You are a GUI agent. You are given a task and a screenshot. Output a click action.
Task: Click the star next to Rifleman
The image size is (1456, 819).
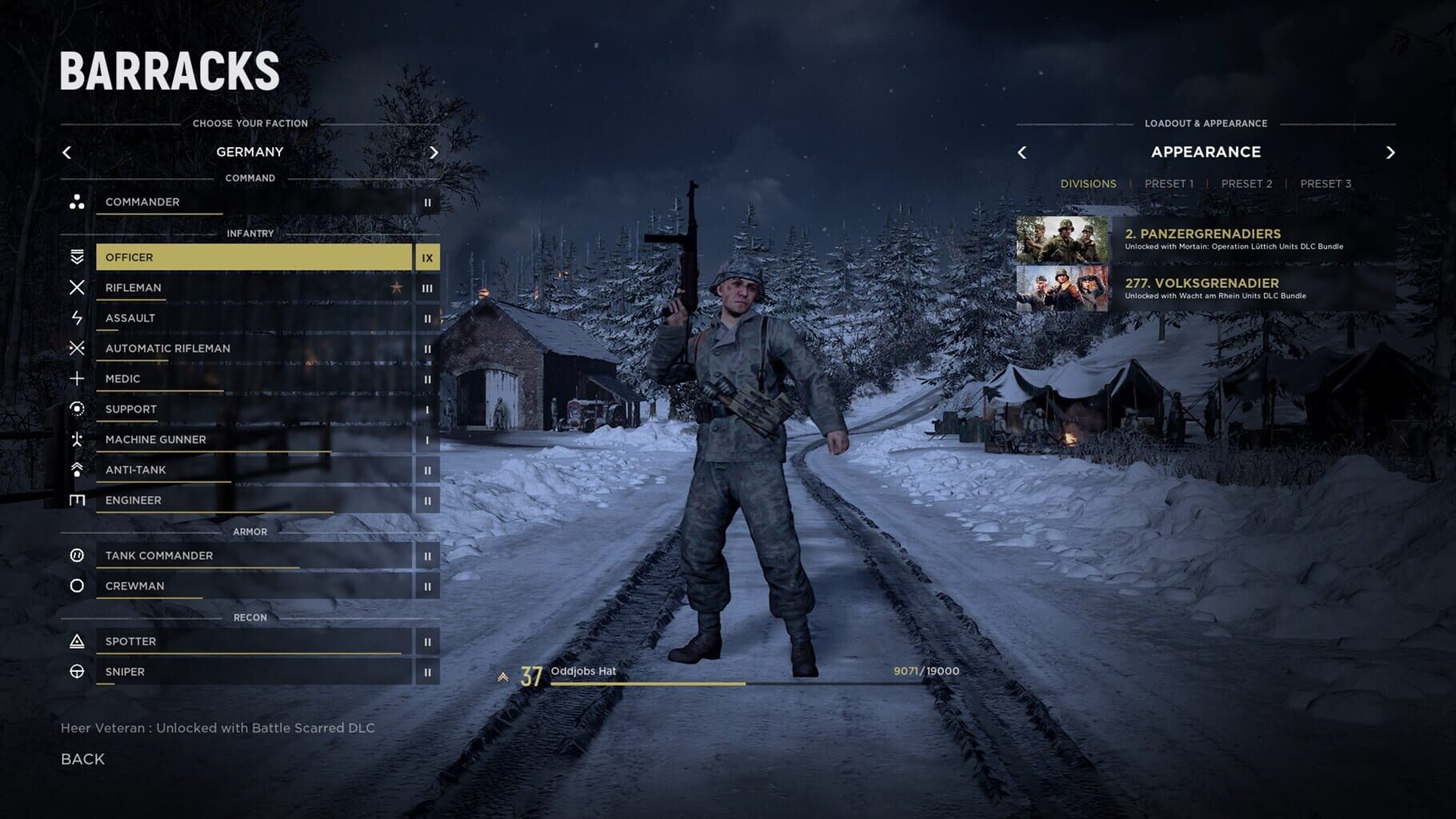(x=395, y=287)
